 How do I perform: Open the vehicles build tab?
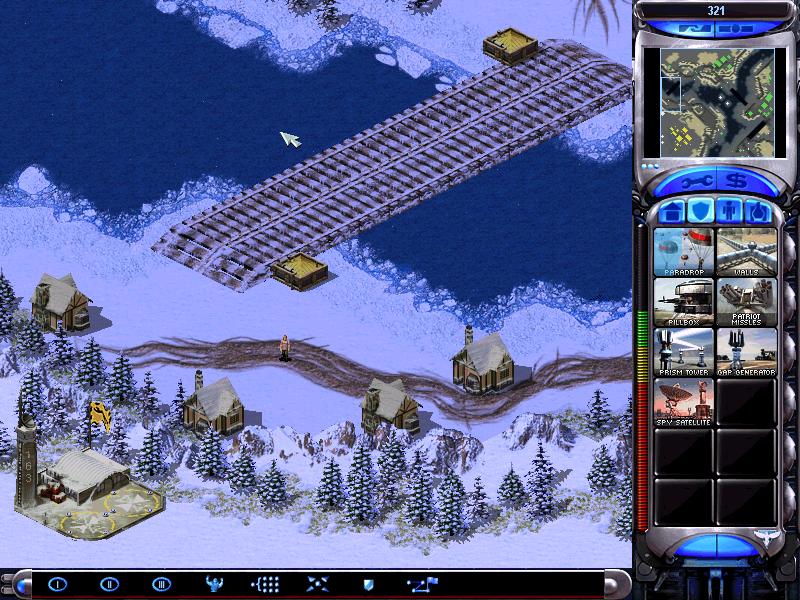coord(759,212)
